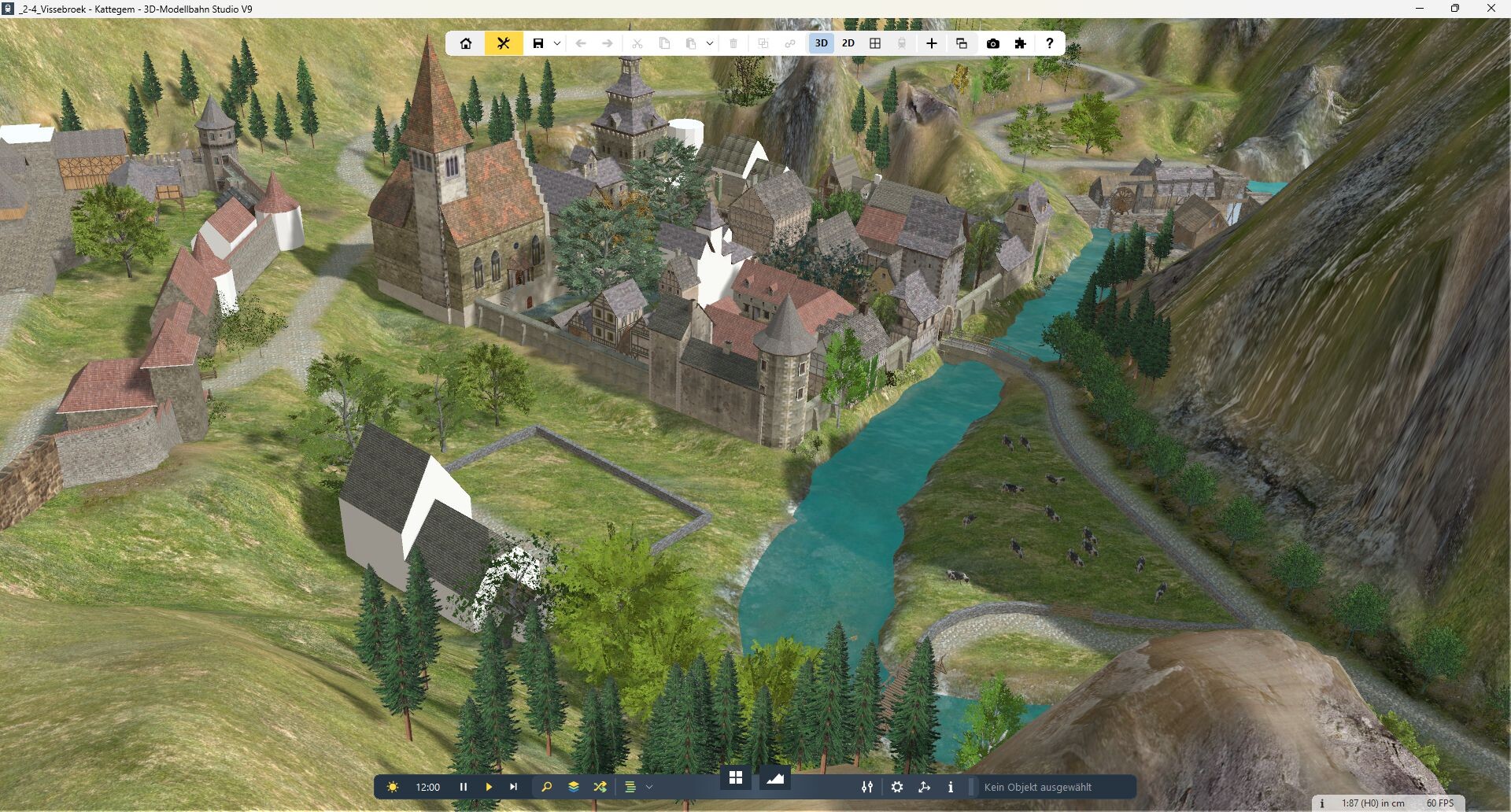
Task: Step the simulation forward one frame
Action: click(x=514, y=787)
